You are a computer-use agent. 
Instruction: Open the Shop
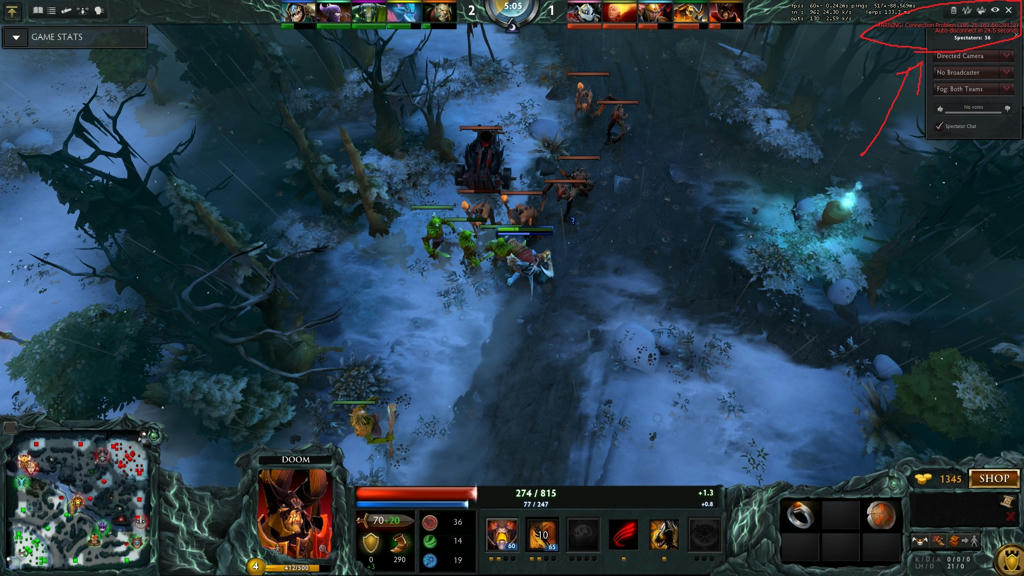tap(993, 479)
